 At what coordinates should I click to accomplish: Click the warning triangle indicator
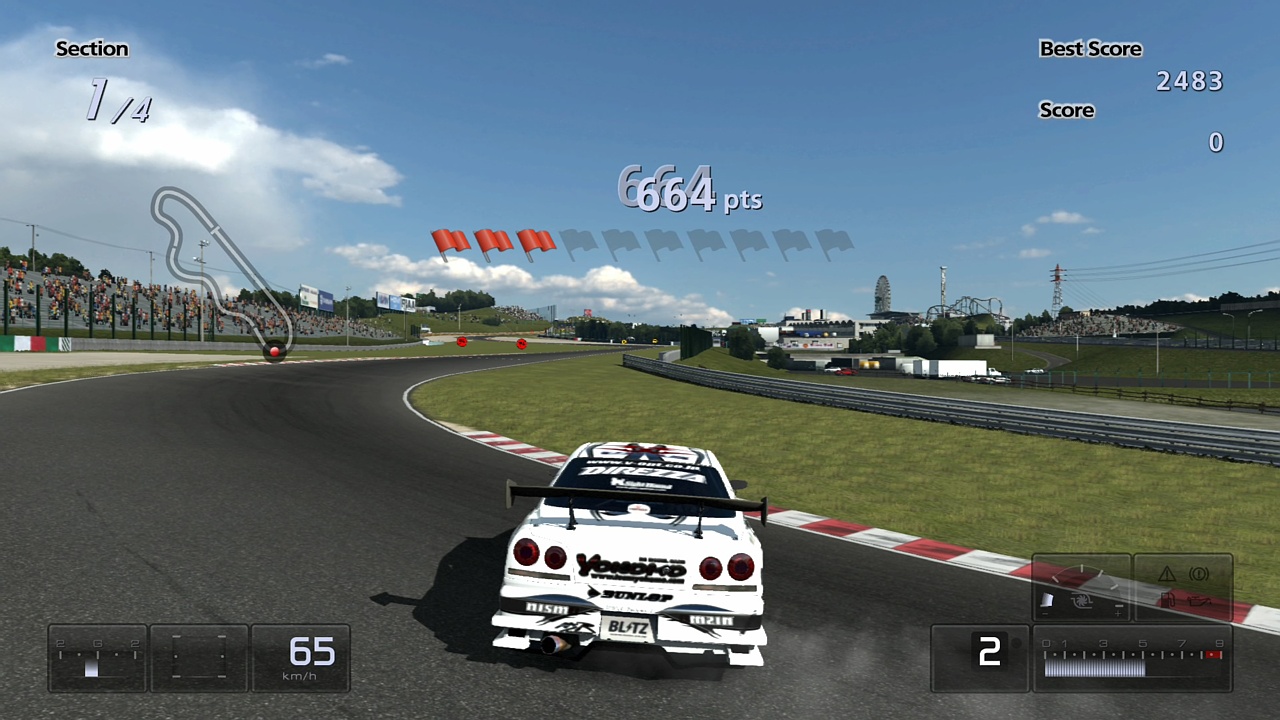point(1166,575)
